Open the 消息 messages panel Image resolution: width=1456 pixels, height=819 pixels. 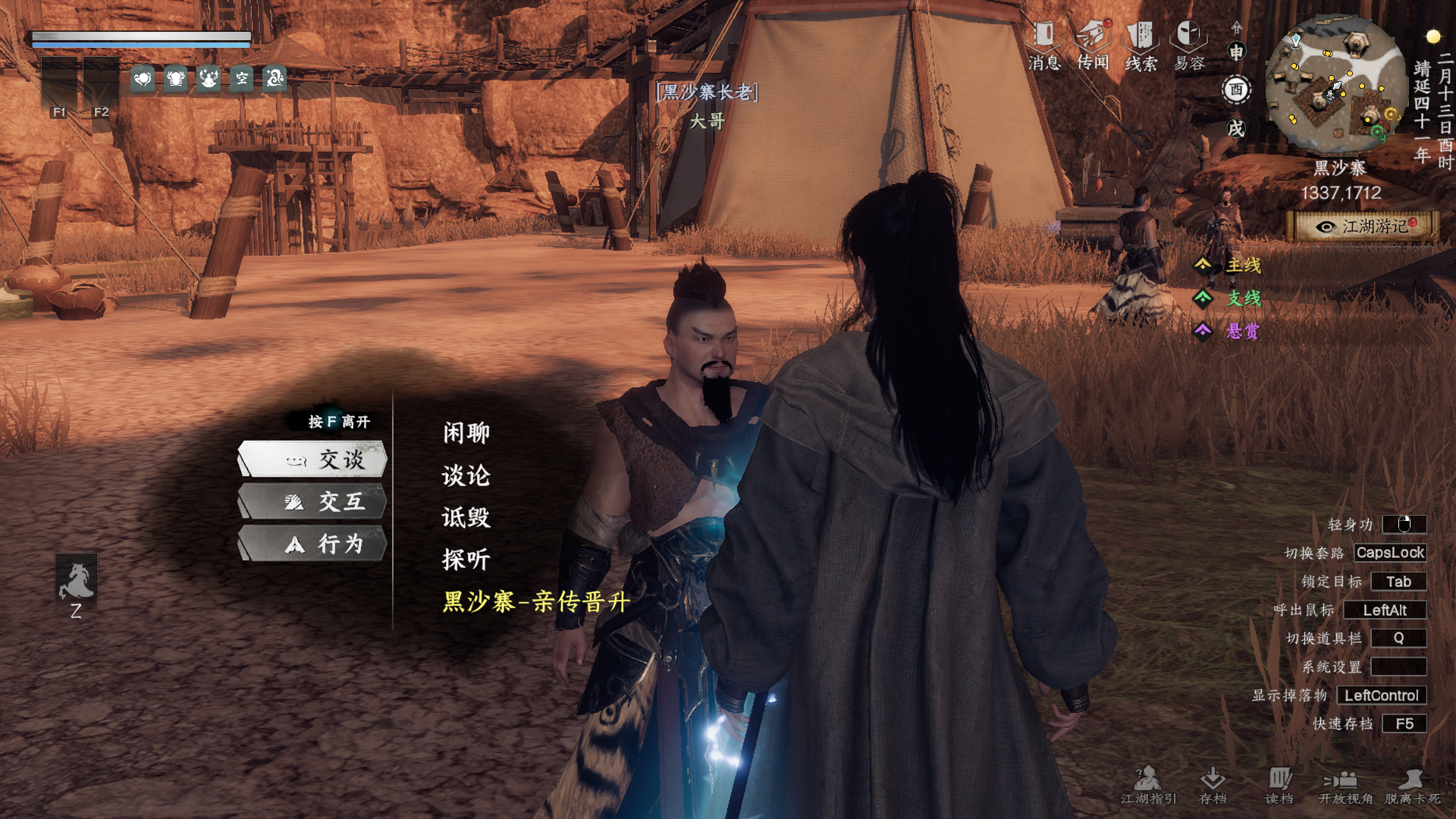(x=1044, y=45)
